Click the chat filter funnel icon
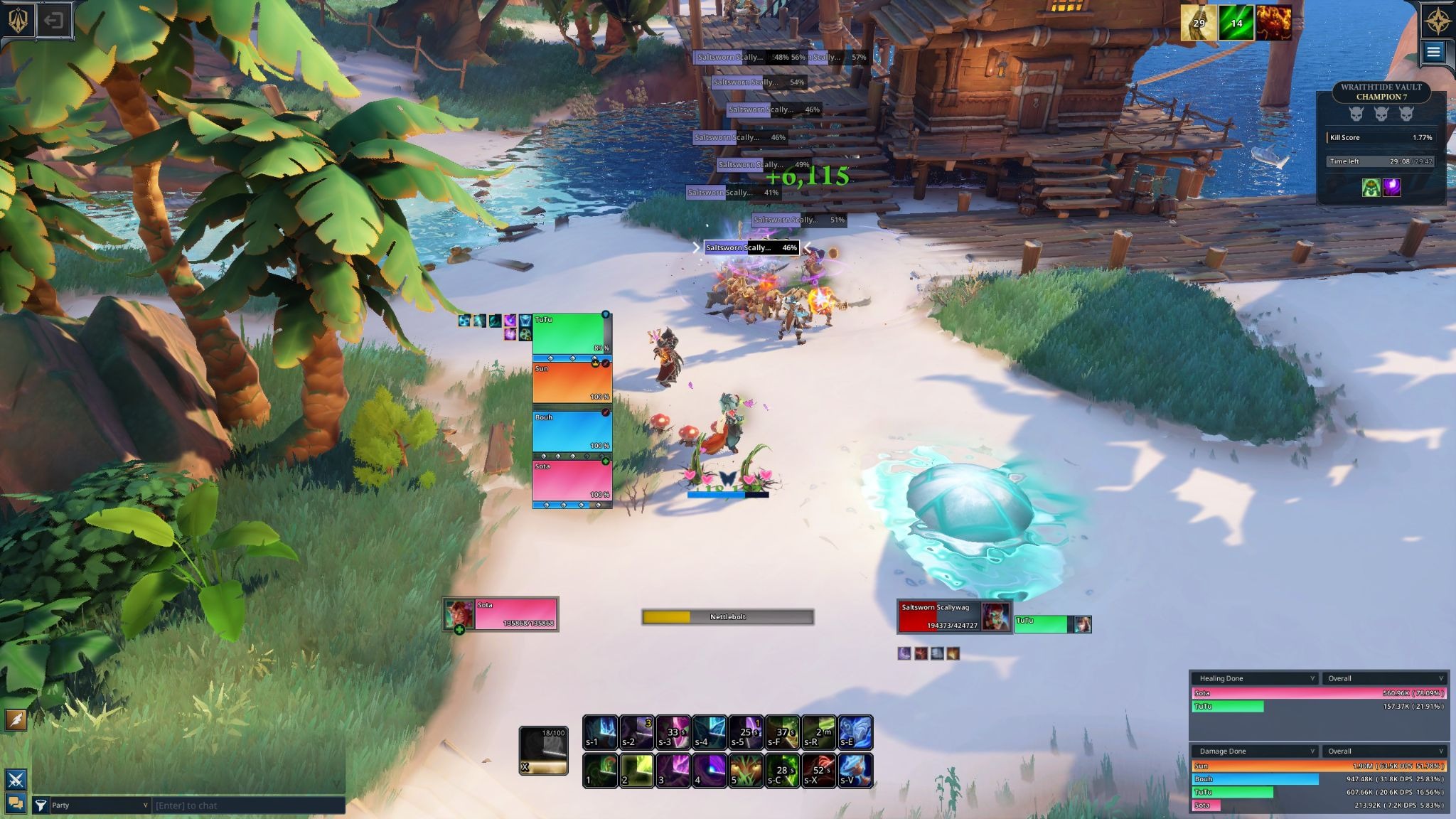Screen dimensions: 1456x819 coord(41,805)
